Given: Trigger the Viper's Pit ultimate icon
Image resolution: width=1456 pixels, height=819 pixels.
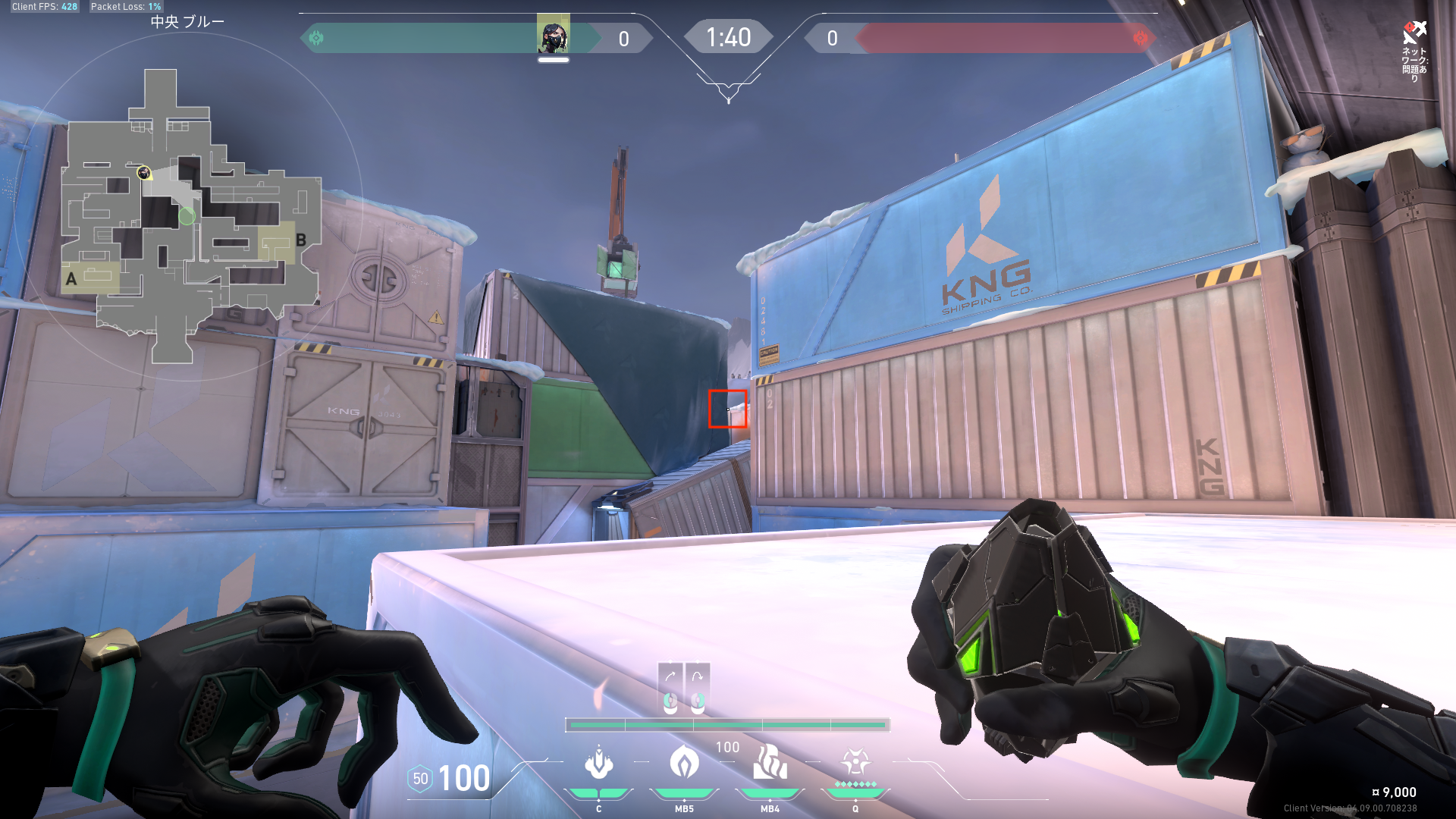Looking at the screenshot, I should [x=855, y=761].
